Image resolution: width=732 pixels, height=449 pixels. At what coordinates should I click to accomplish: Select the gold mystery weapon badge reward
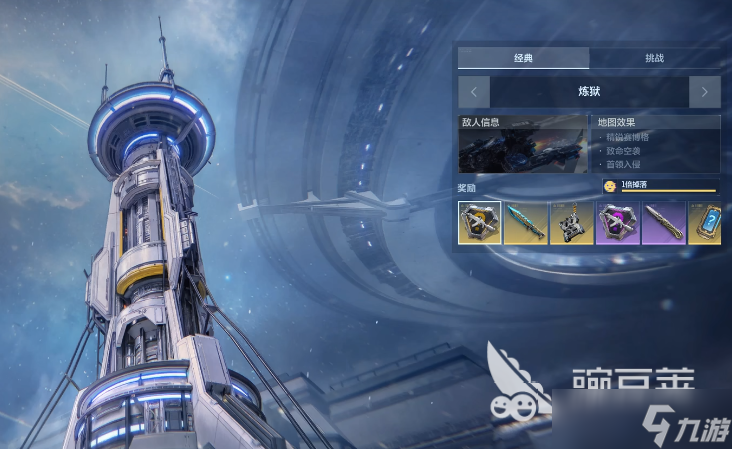(480, 223)
